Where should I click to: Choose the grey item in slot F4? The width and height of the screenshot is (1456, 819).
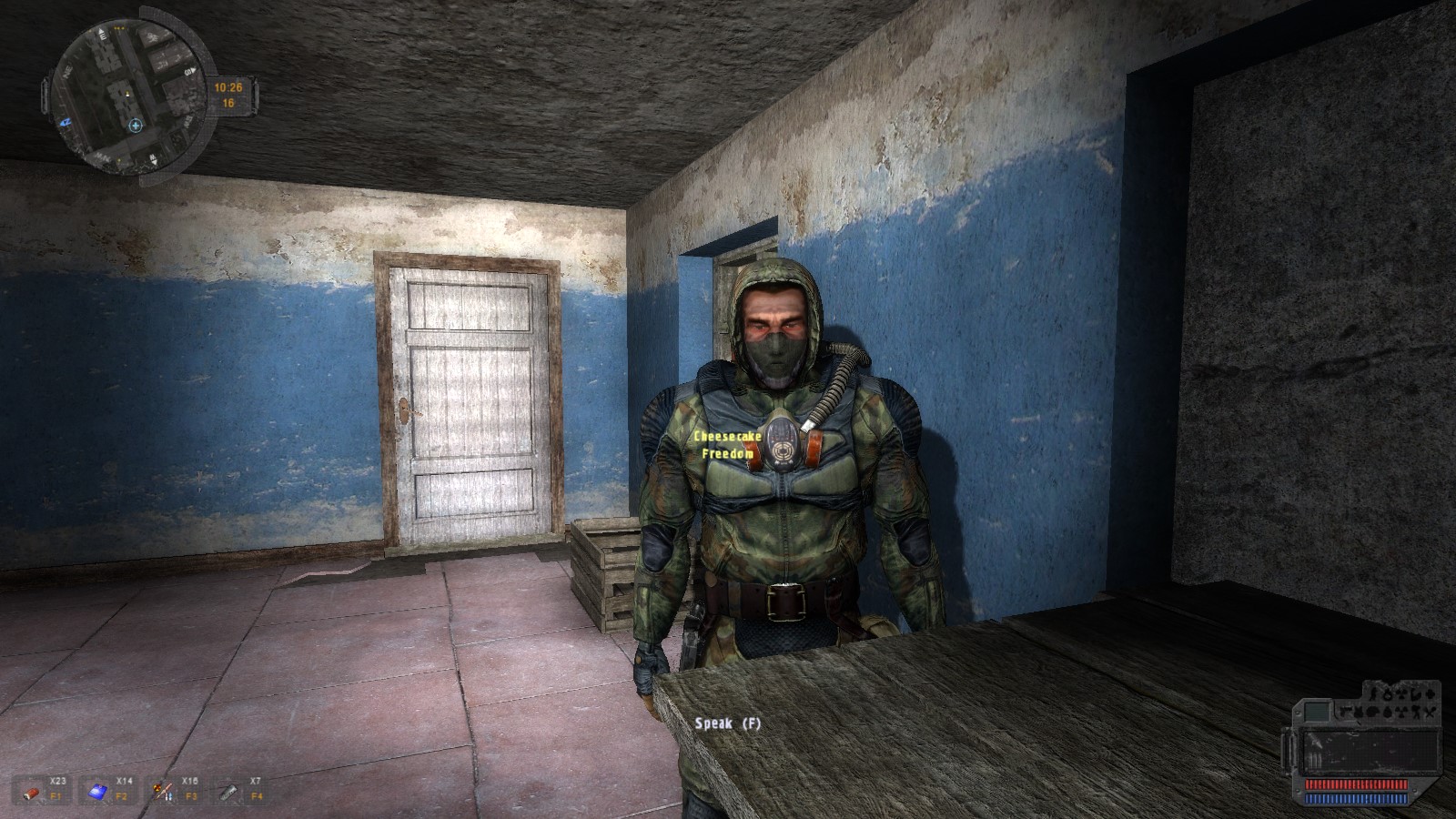pos(228,791)
